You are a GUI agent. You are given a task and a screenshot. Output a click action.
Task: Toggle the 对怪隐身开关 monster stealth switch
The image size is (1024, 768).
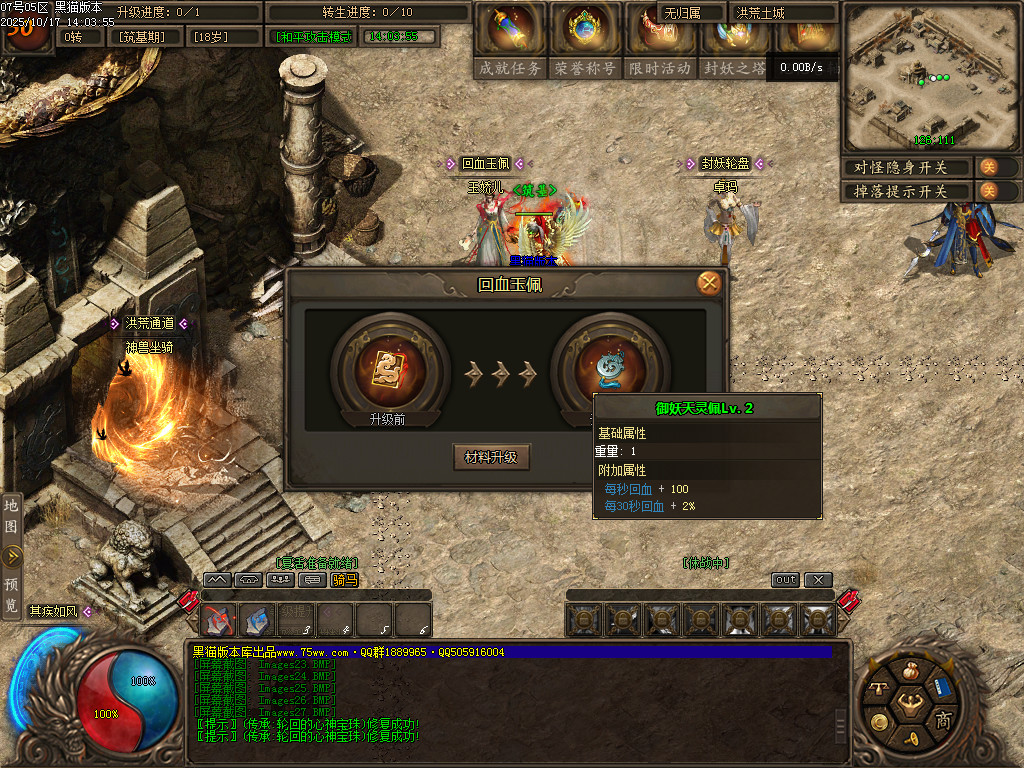tap(988, 167)
